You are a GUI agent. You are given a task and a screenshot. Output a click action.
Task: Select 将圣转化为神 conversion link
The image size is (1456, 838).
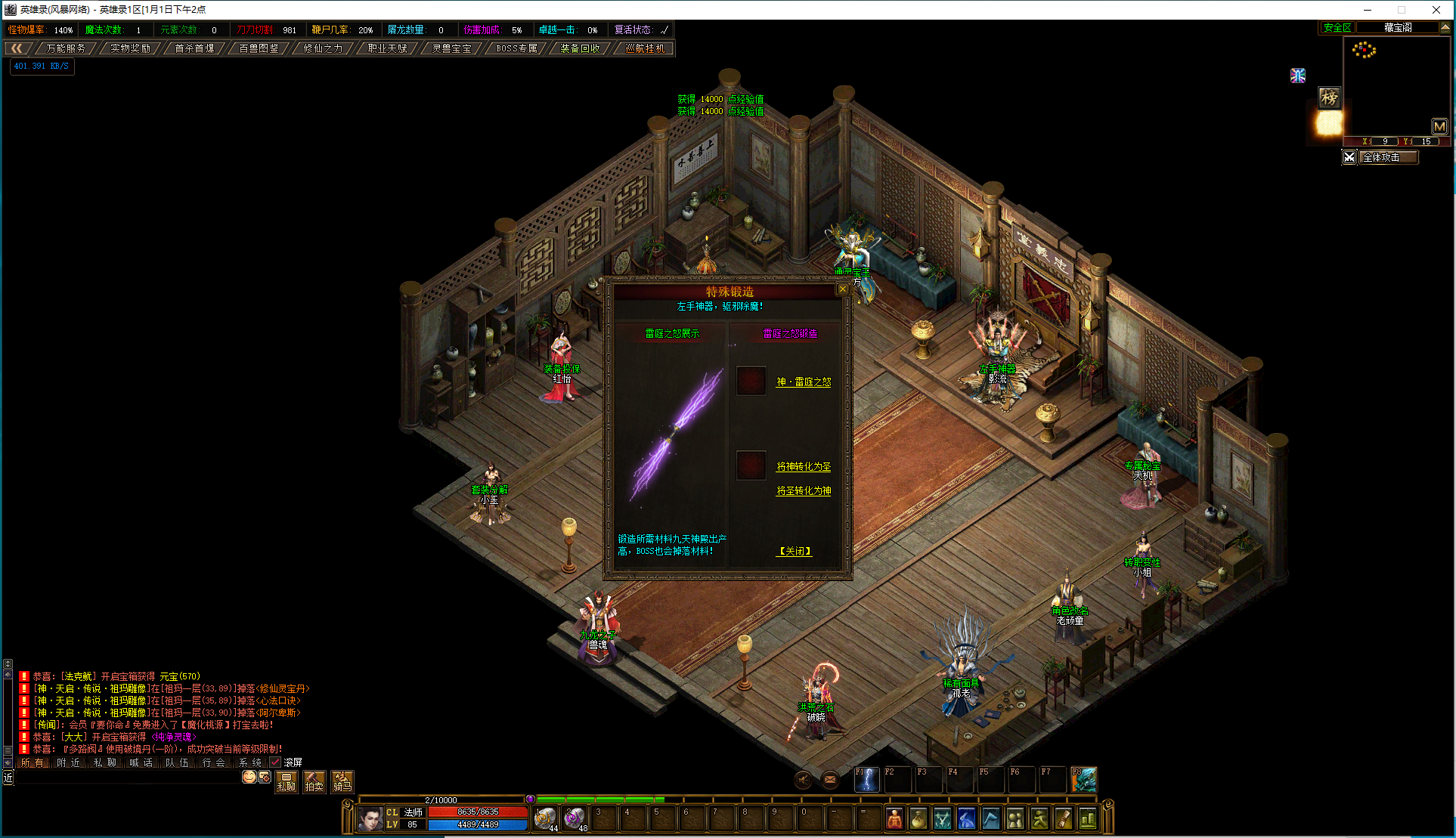click(x=804, y=491)
